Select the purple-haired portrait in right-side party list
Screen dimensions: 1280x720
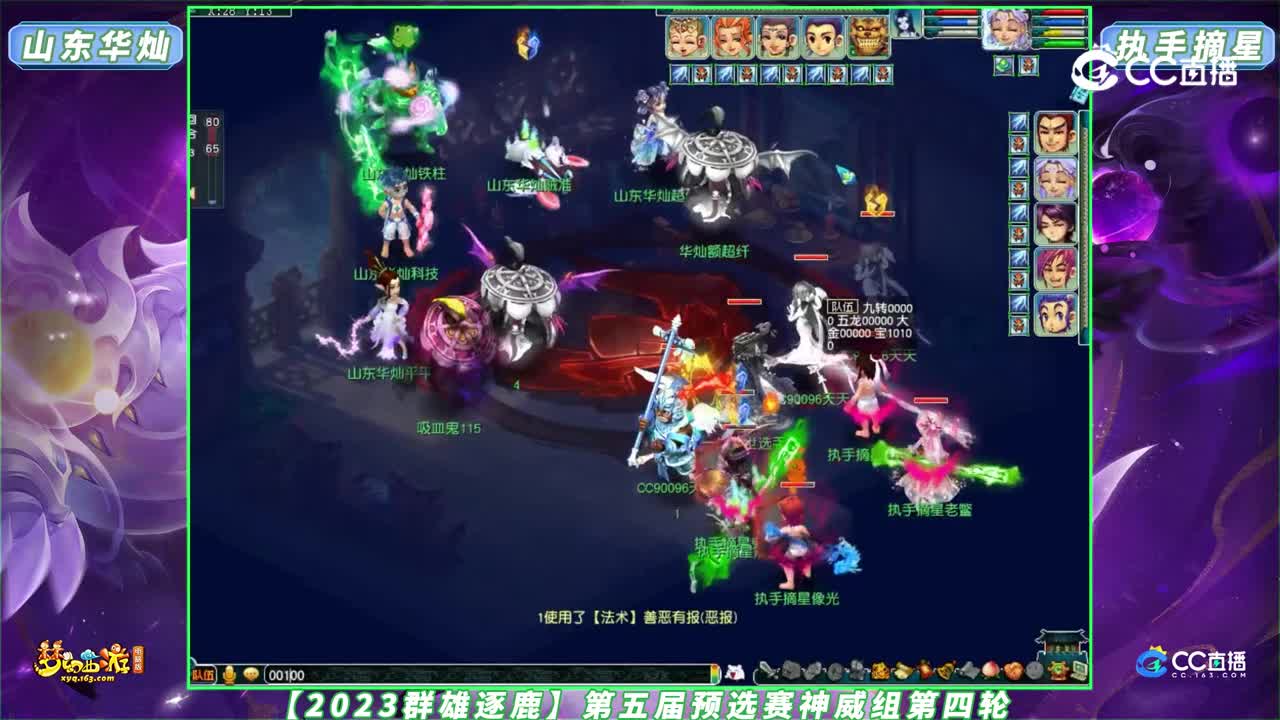coord(1055,223)
